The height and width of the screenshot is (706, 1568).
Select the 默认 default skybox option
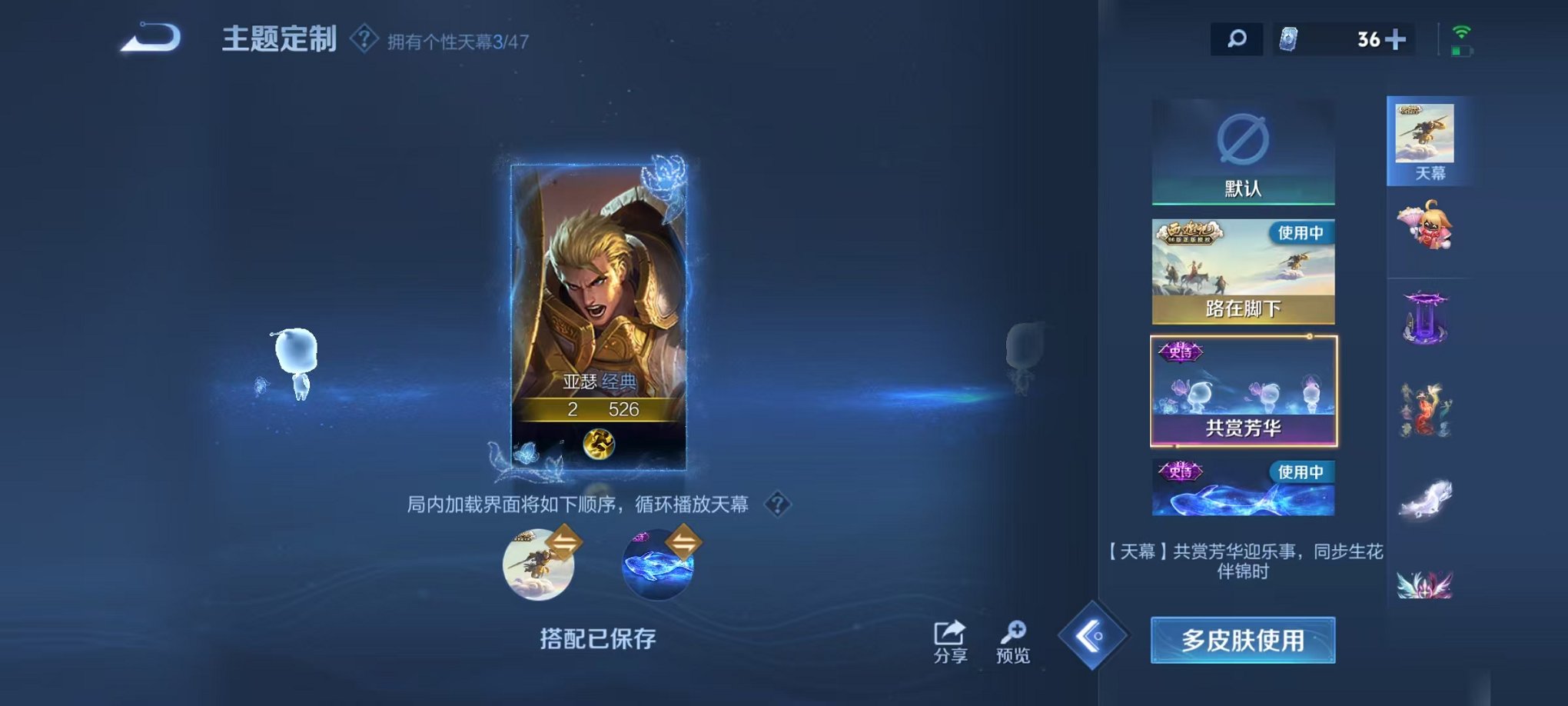click(x=1243, y=151)
